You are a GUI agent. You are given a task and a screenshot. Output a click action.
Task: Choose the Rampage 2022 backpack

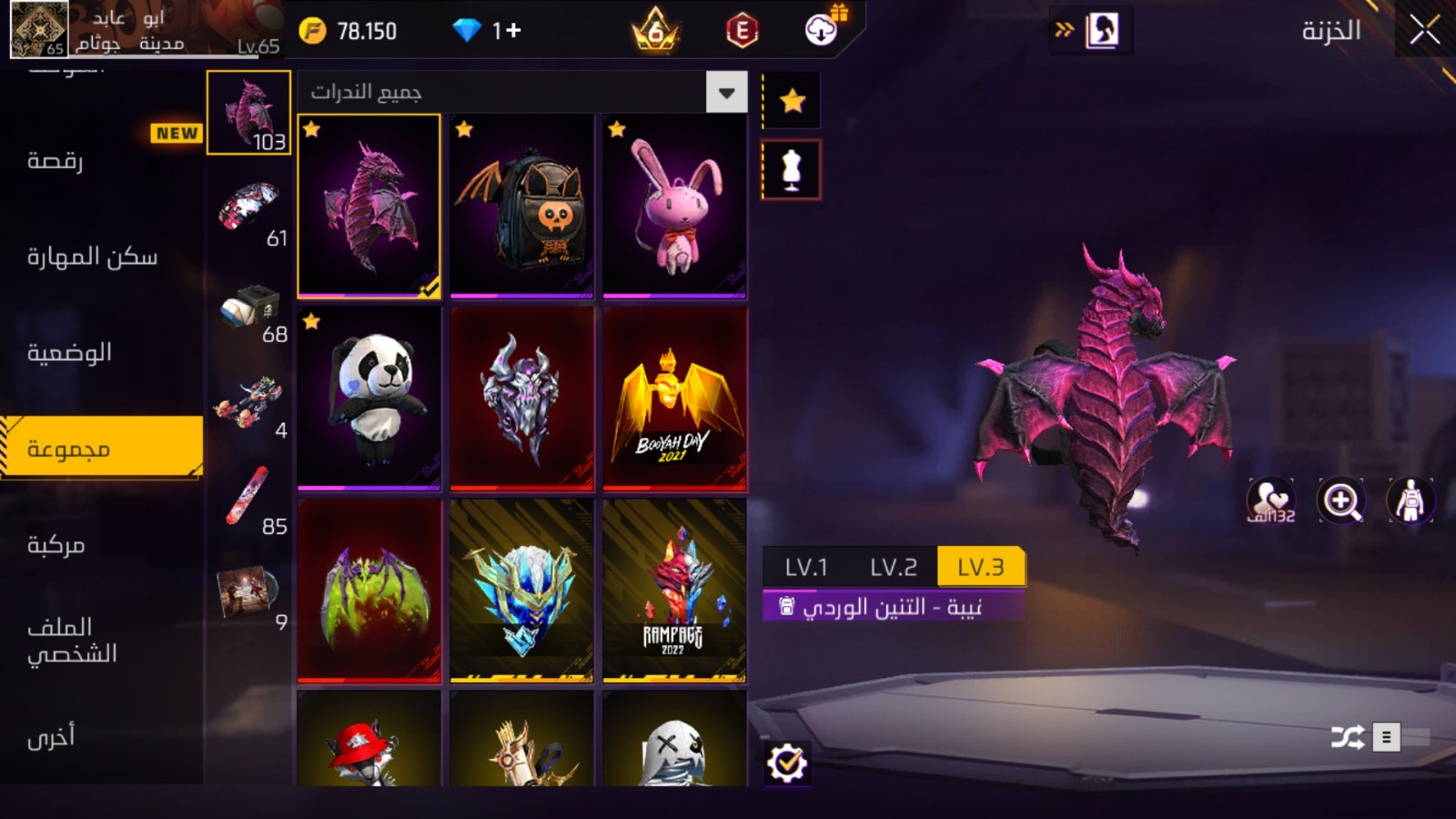[x=674, y=590]
